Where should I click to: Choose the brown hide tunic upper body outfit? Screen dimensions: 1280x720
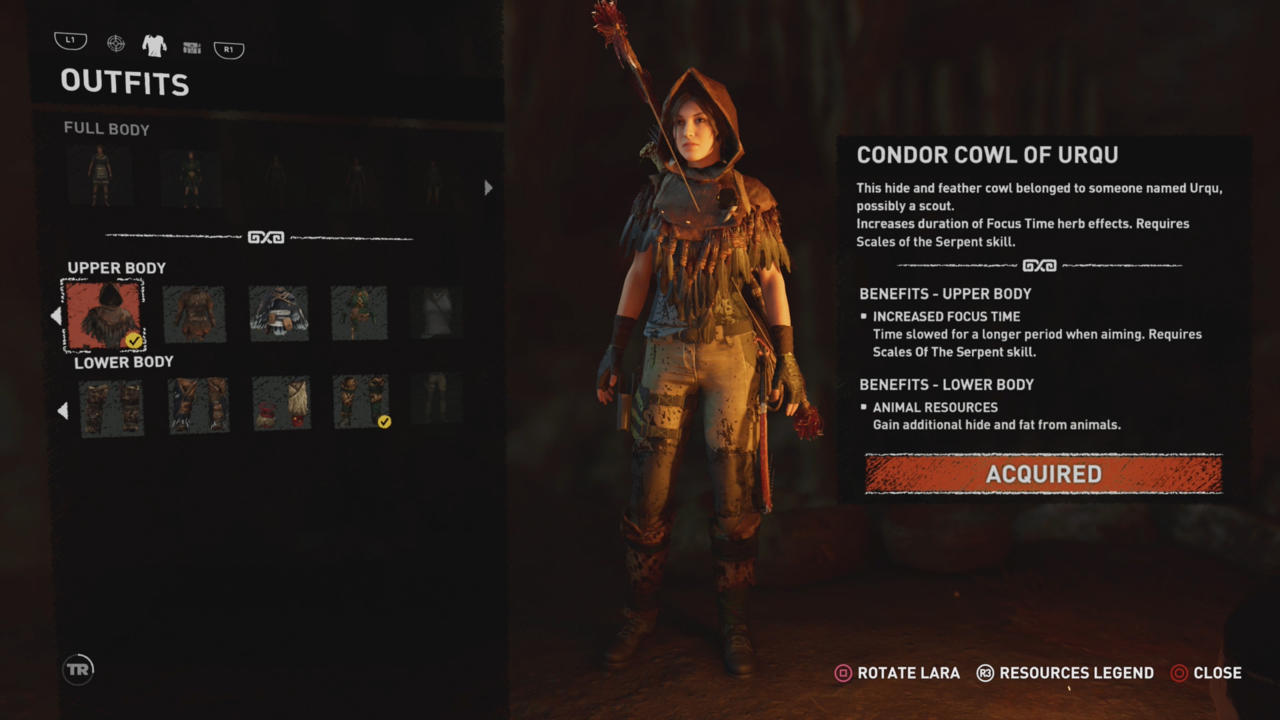tap(194, 314)
